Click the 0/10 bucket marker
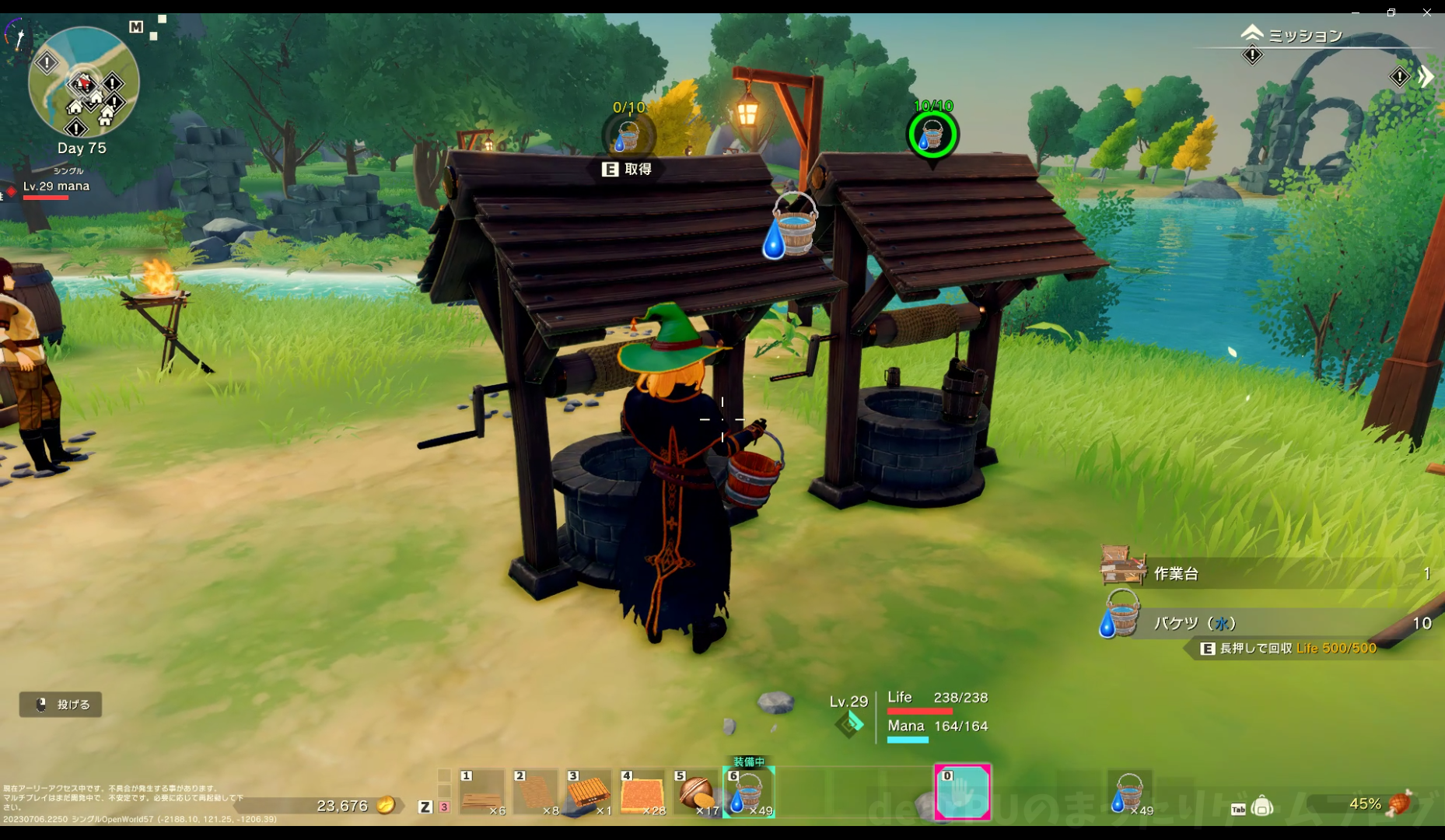This screenshot has width=1445, height=840. point(628,136)
